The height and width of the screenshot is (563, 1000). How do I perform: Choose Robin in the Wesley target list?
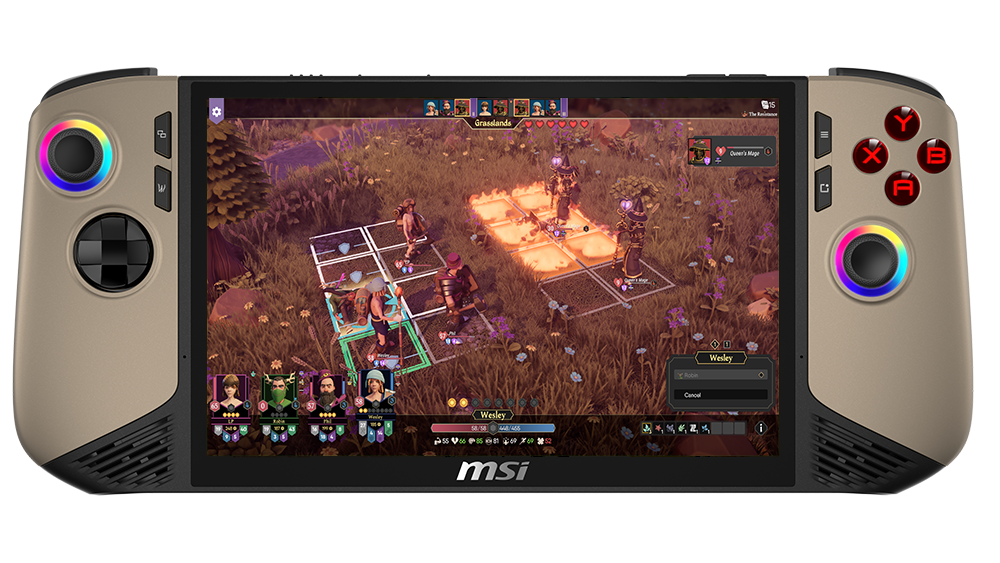[x=720, y=375]
